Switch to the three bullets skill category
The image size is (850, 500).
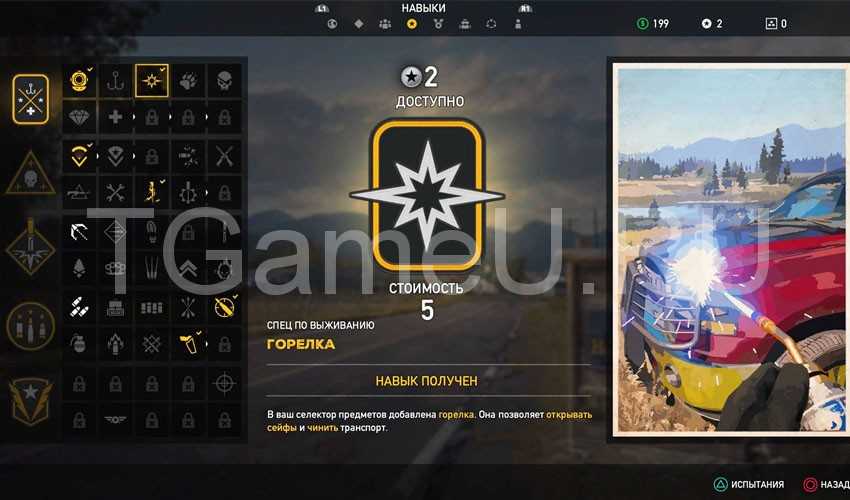tap(30, 325)
